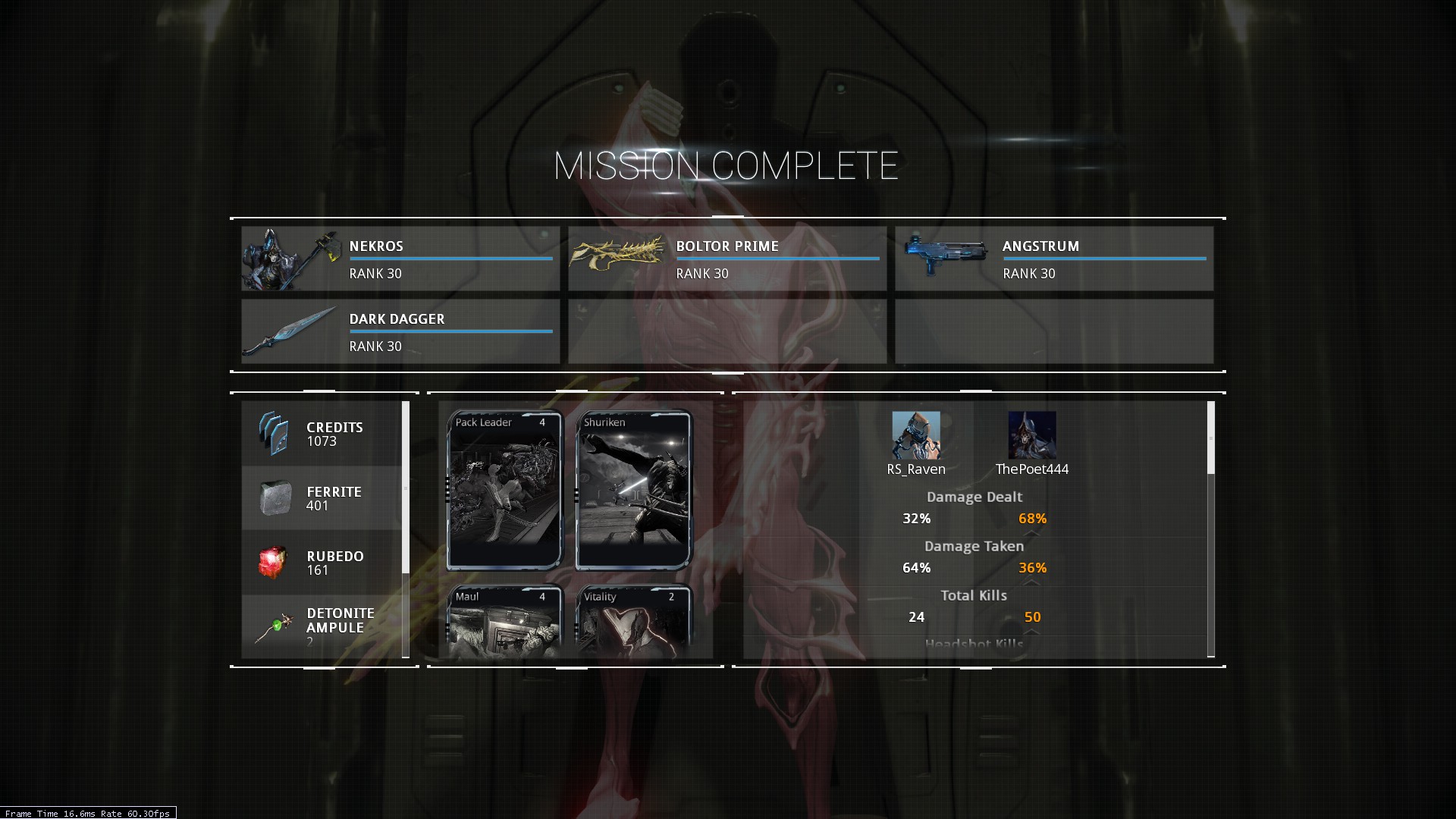Open RS_Raven's player avatar
This screenshot has width=1456, height=819.
[x=916, y=435]
